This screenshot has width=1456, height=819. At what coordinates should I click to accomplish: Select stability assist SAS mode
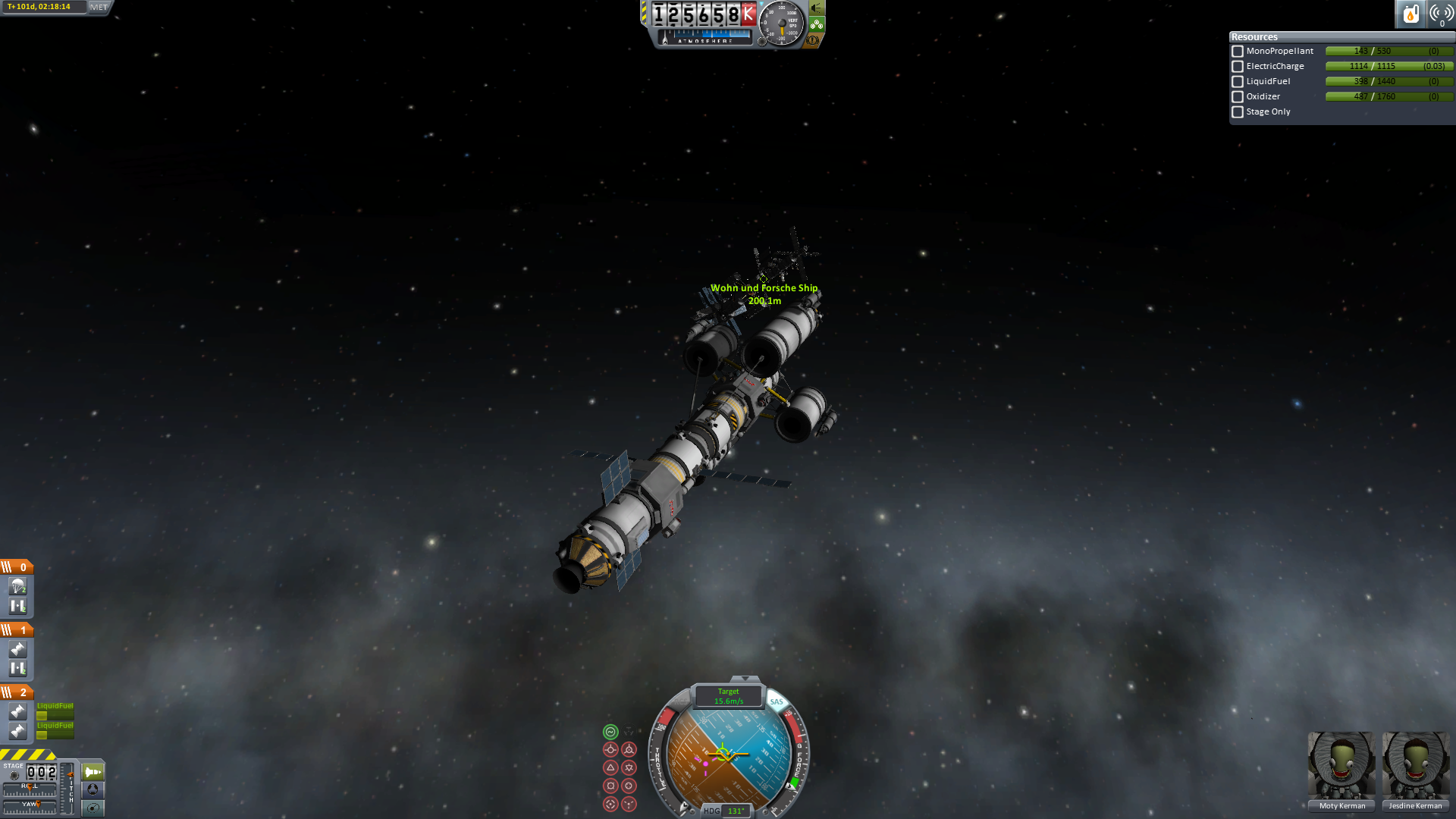[610, 732]
